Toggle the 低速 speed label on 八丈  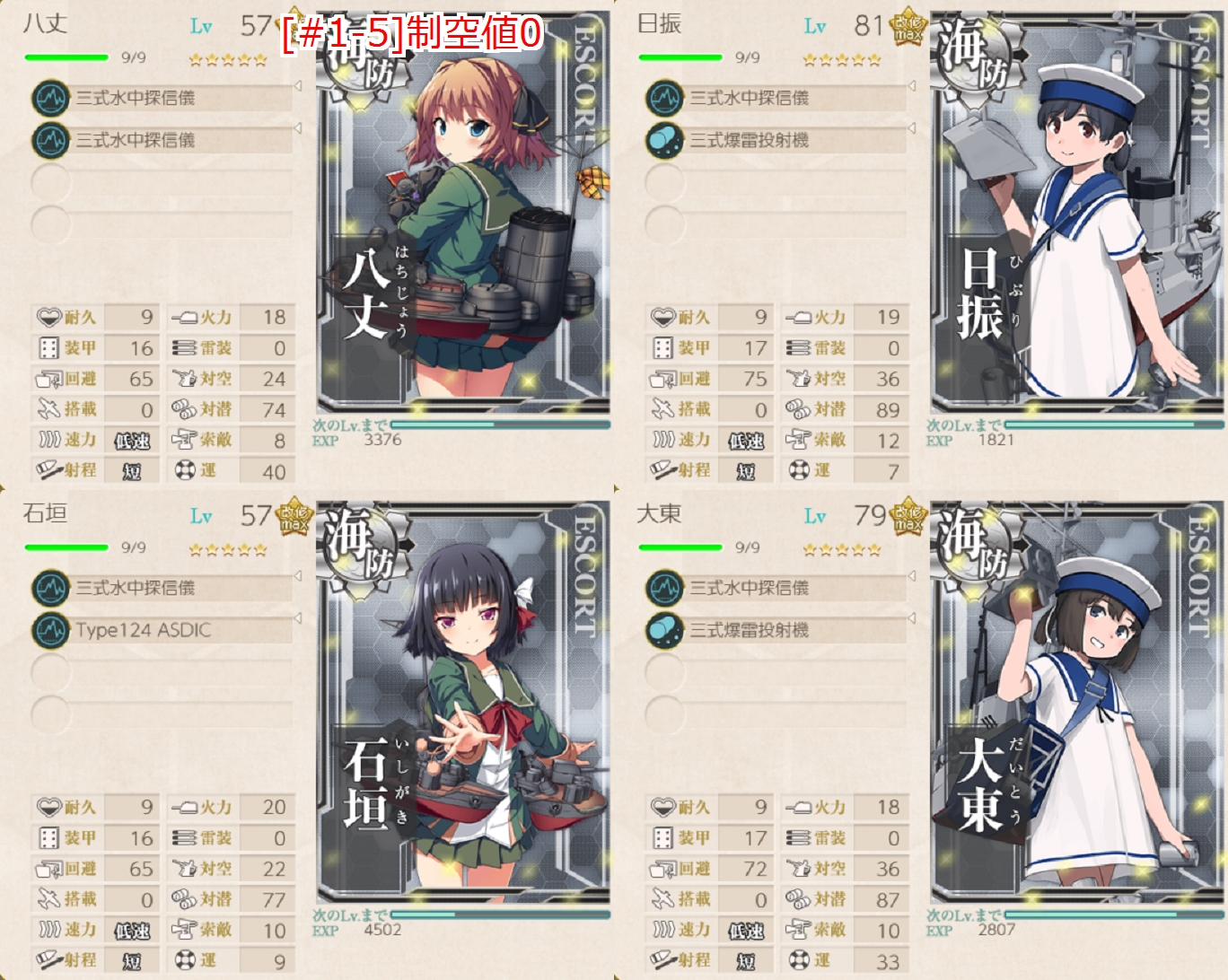133,440
